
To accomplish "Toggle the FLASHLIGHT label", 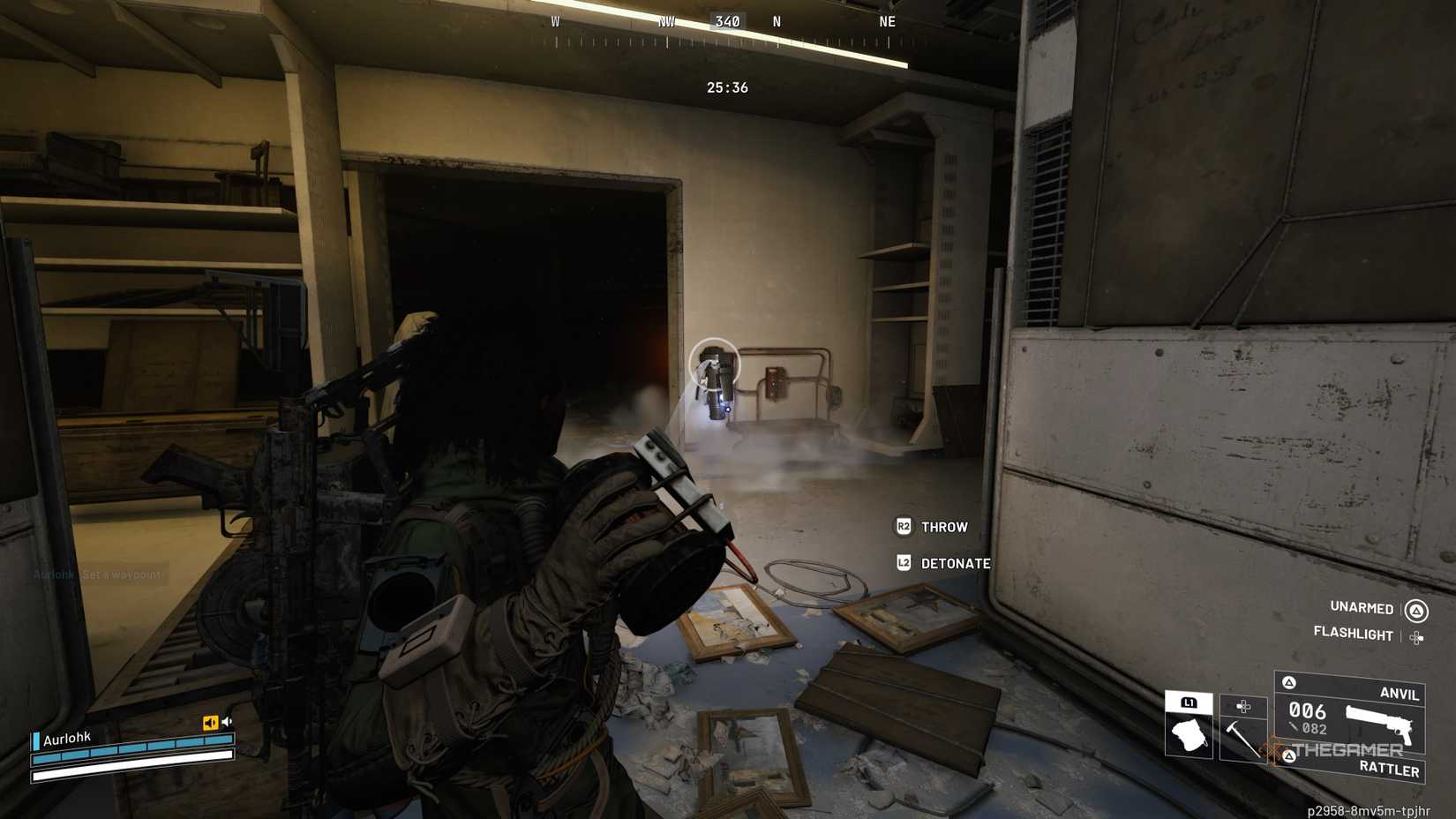I will pyautogui.click(x=1353, y=635).
